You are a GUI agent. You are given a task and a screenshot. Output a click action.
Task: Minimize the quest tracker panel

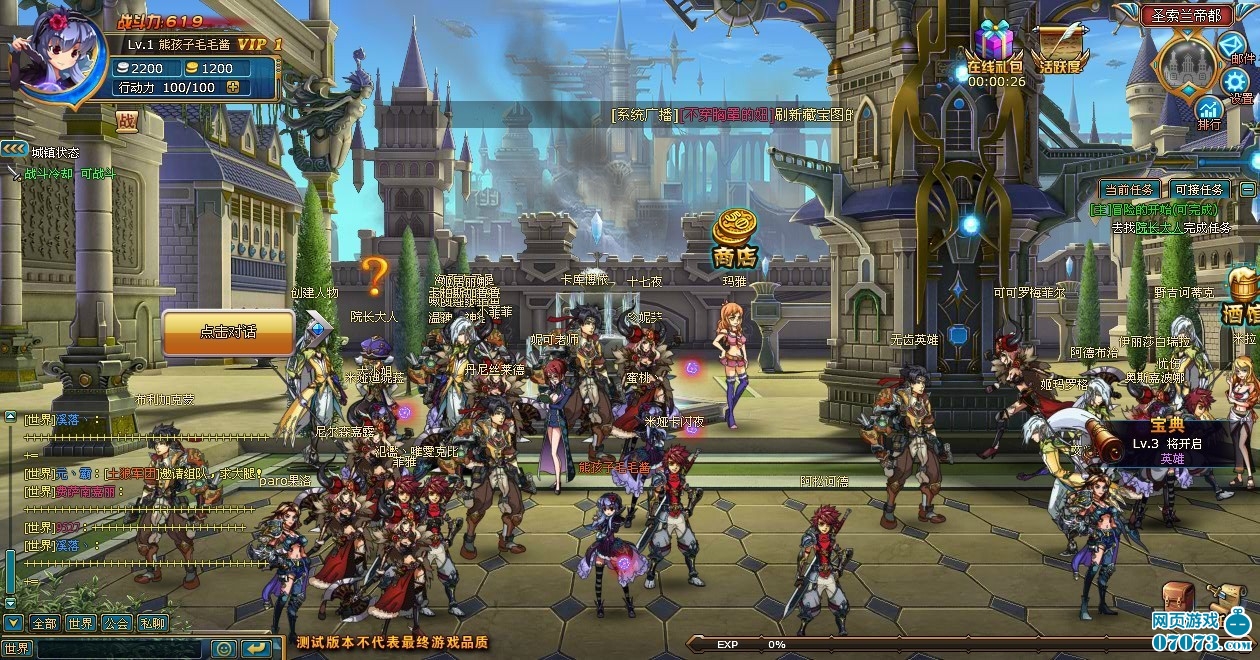pyautogui.click(x=1247, y=189)
